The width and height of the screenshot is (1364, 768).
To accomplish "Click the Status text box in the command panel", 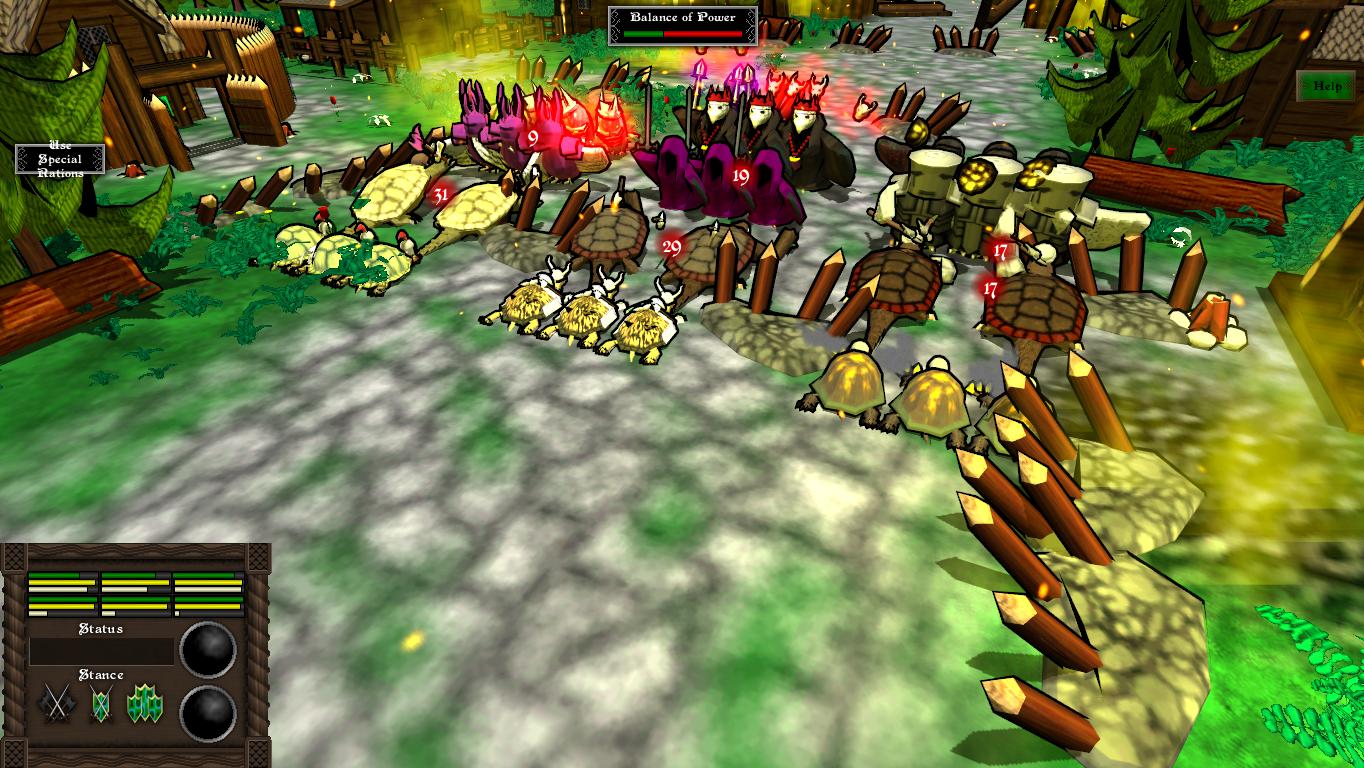I will point(100,650).
